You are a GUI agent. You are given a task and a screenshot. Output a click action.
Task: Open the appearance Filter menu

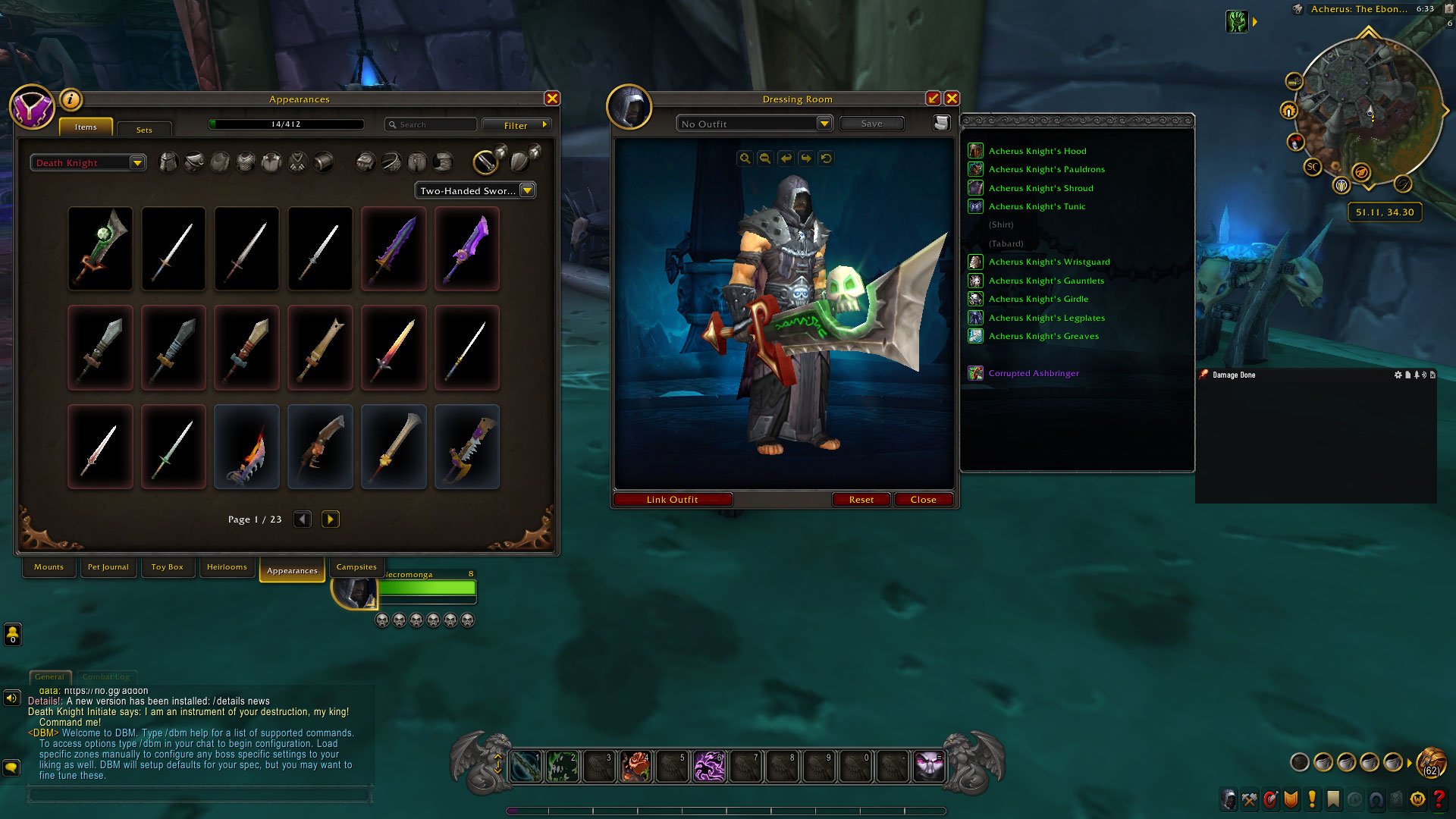click(x=516, y=125)
